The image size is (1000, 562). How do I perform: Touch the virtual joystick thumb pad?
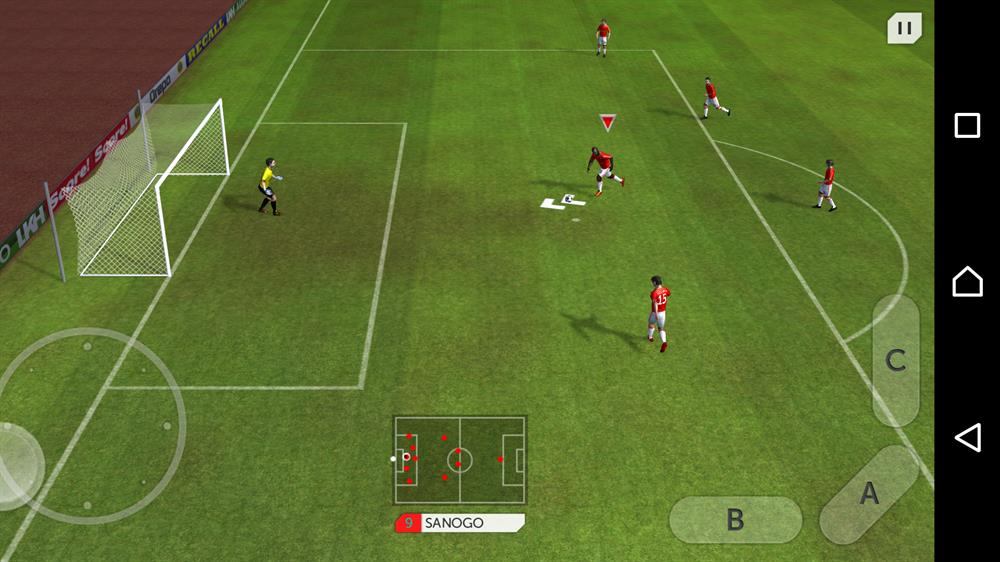pos(18,466)
